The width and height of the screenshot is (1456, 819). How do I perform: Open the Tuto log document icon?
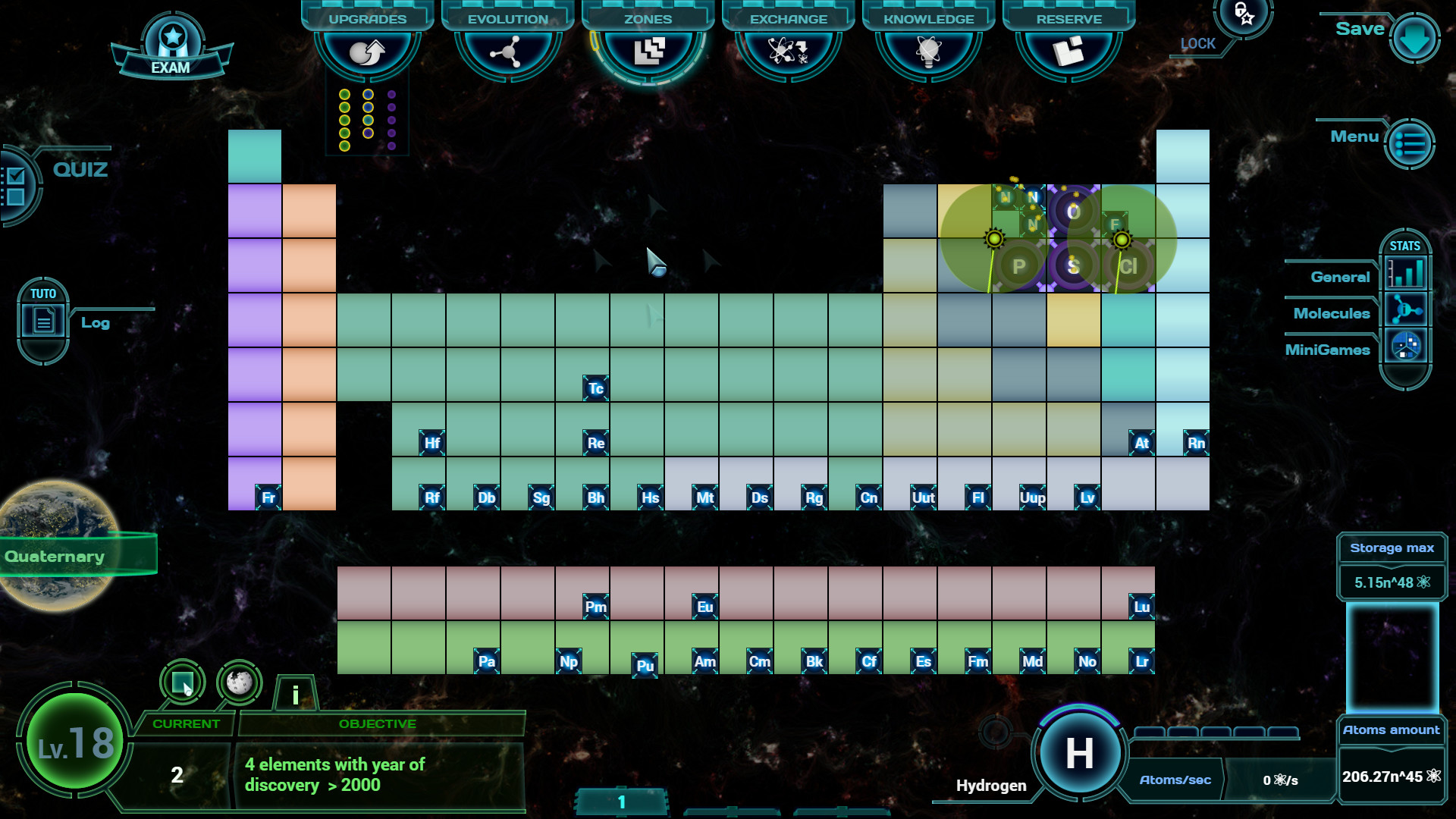(x=42, y=319)
